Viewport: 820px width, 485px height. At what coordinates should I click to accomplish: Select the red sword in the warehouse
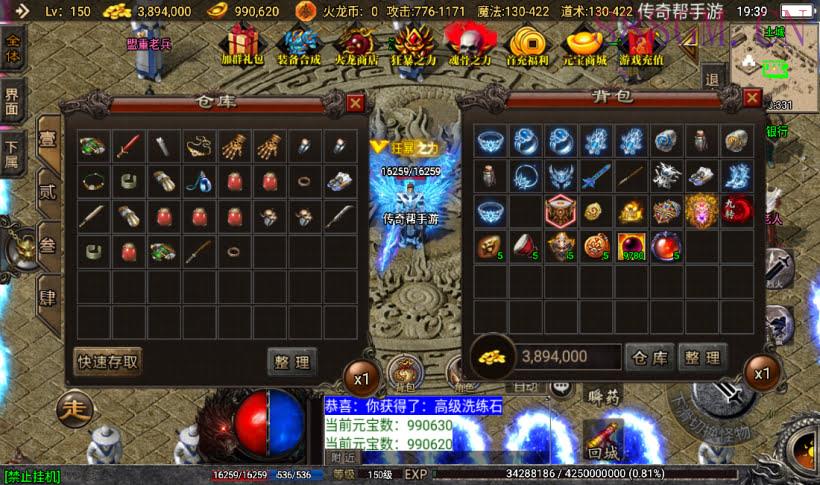click(126, 146)
